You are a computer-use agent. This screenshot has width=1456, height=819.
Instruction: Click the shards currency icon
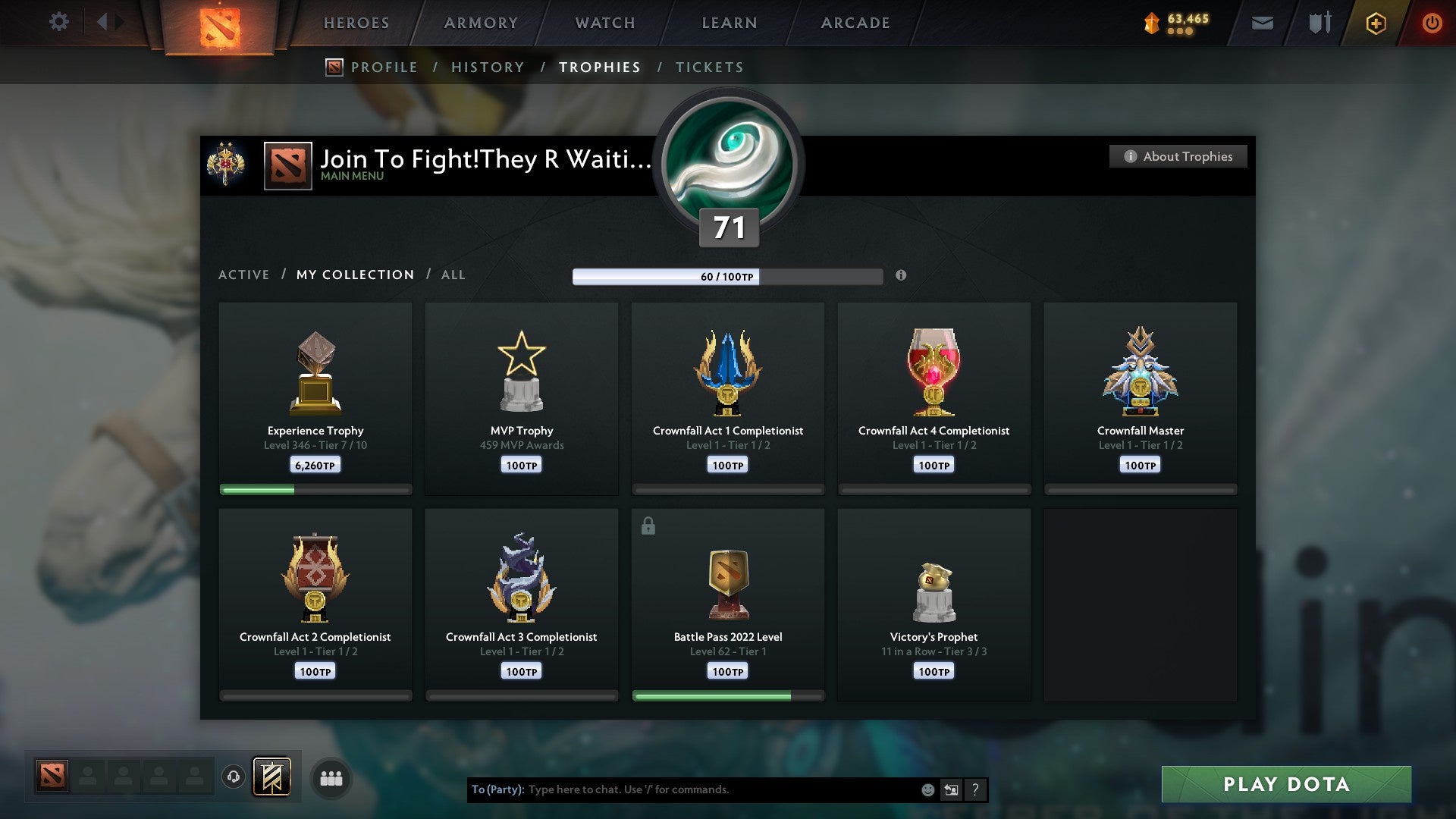(x=1151, y=23)
